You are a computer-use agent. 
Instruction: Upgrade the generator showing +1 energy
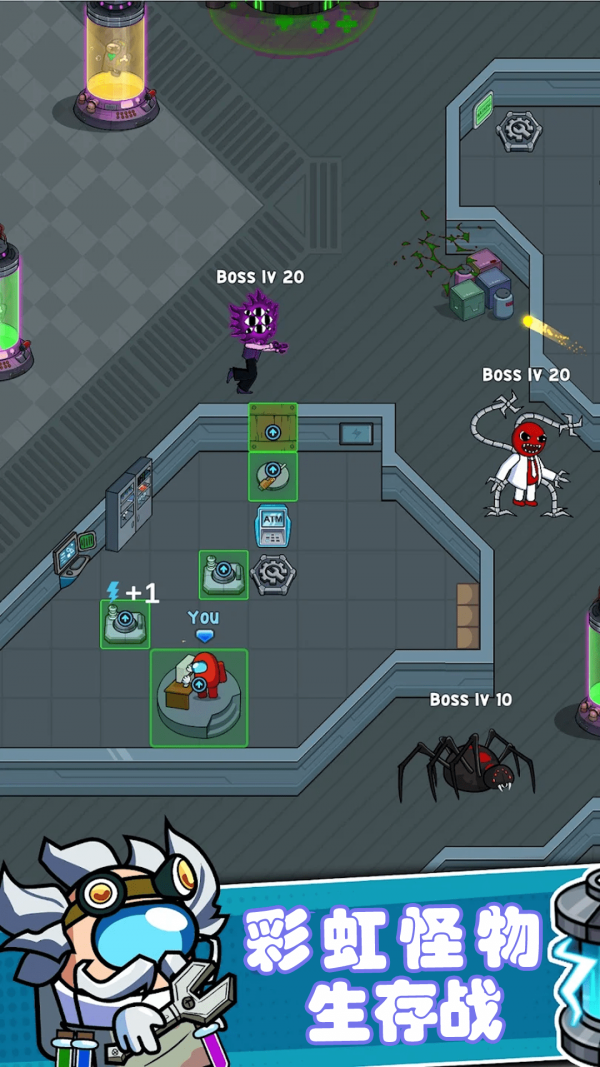coord(125,623)
